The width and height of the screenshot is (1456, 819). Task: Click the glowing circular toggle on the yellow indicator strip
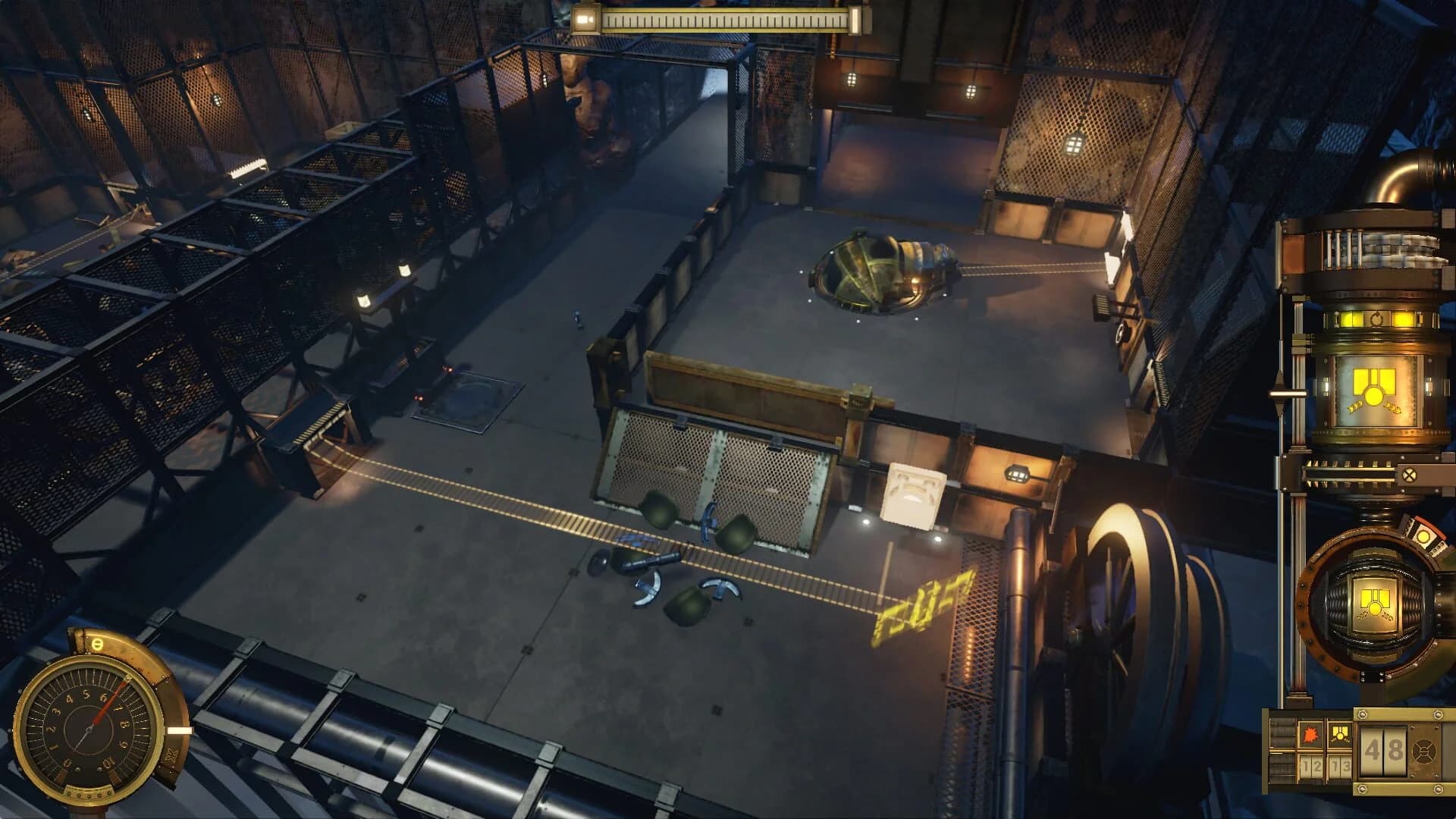(x=1378, y=317)
